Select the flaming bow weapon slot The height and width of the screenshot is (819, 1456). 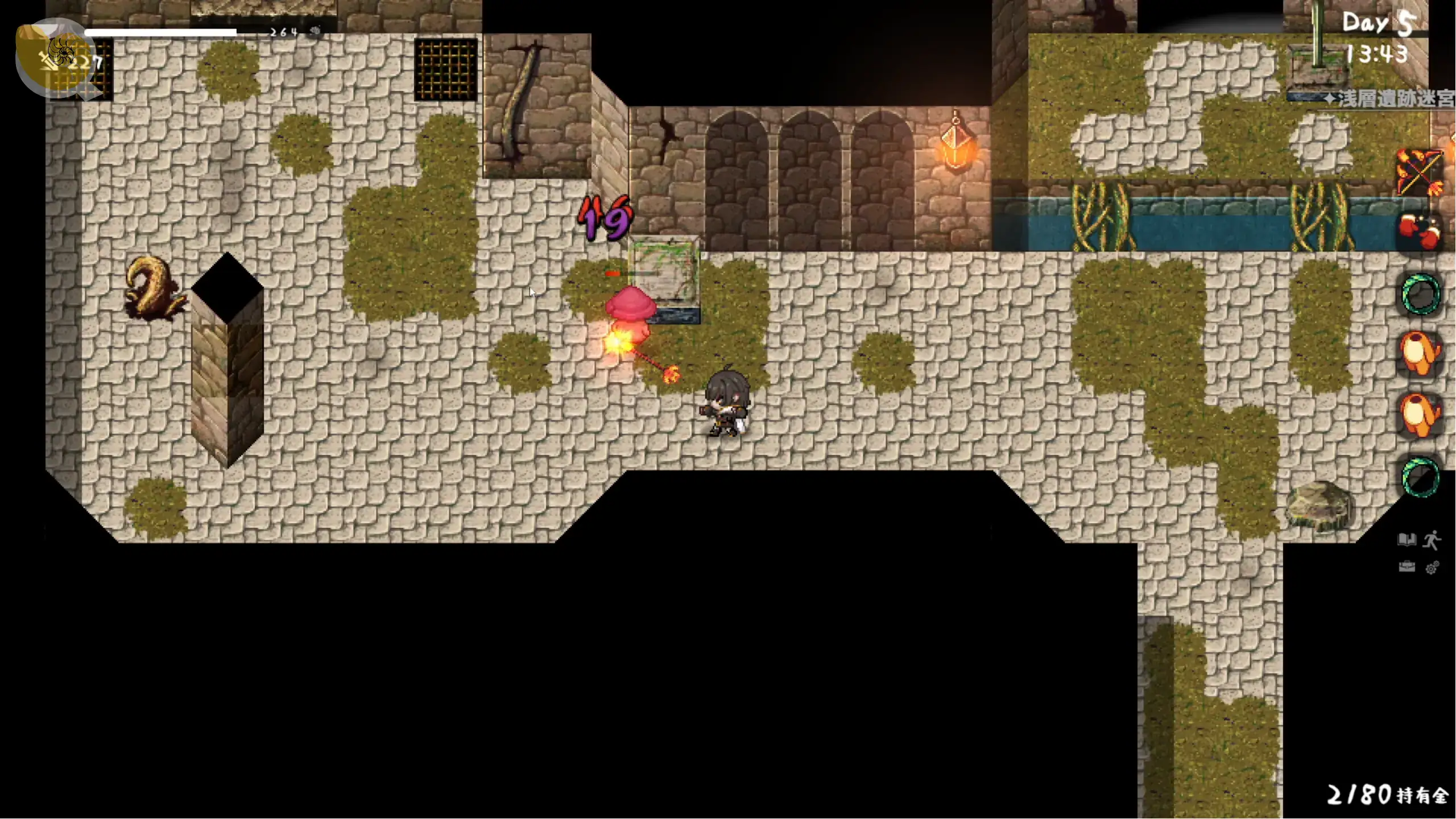pos(1420,172)
